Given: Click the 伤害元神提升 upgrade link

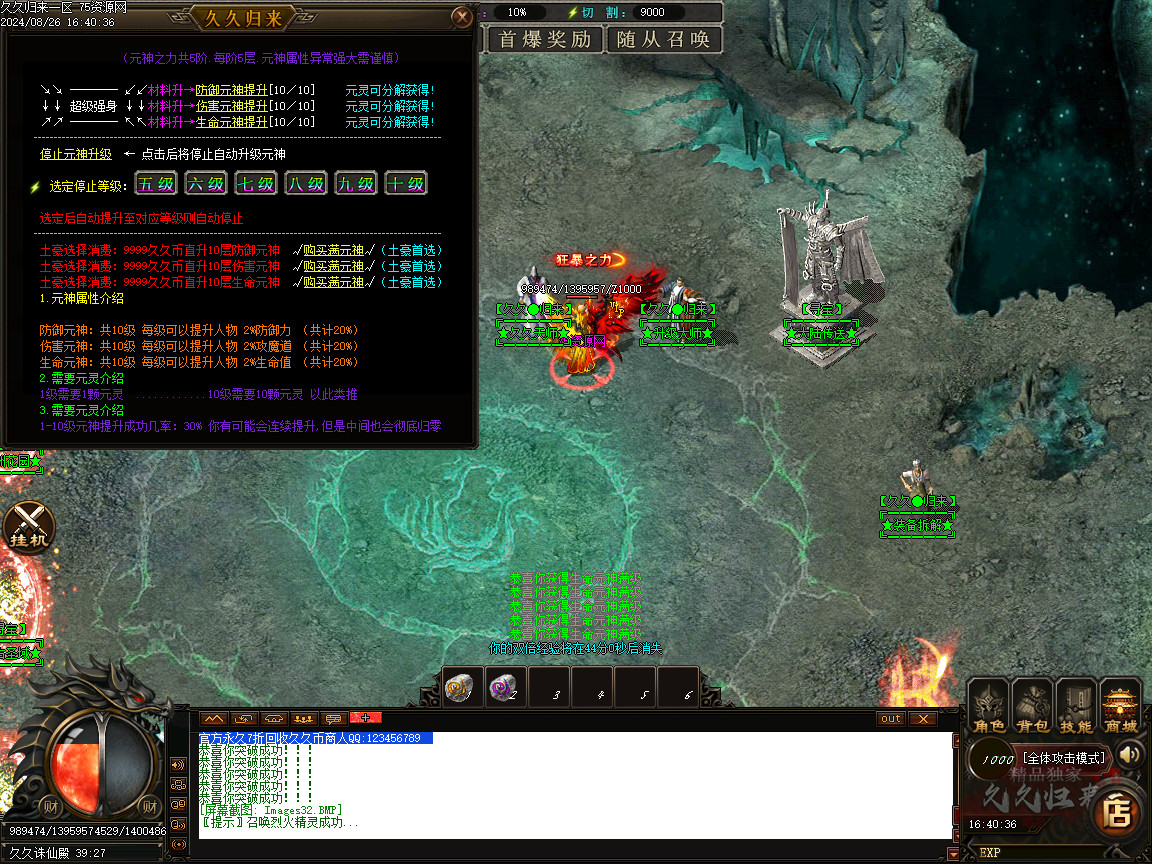Looking at the screenshot, I should pyautogui.click(x=231, y=106).
